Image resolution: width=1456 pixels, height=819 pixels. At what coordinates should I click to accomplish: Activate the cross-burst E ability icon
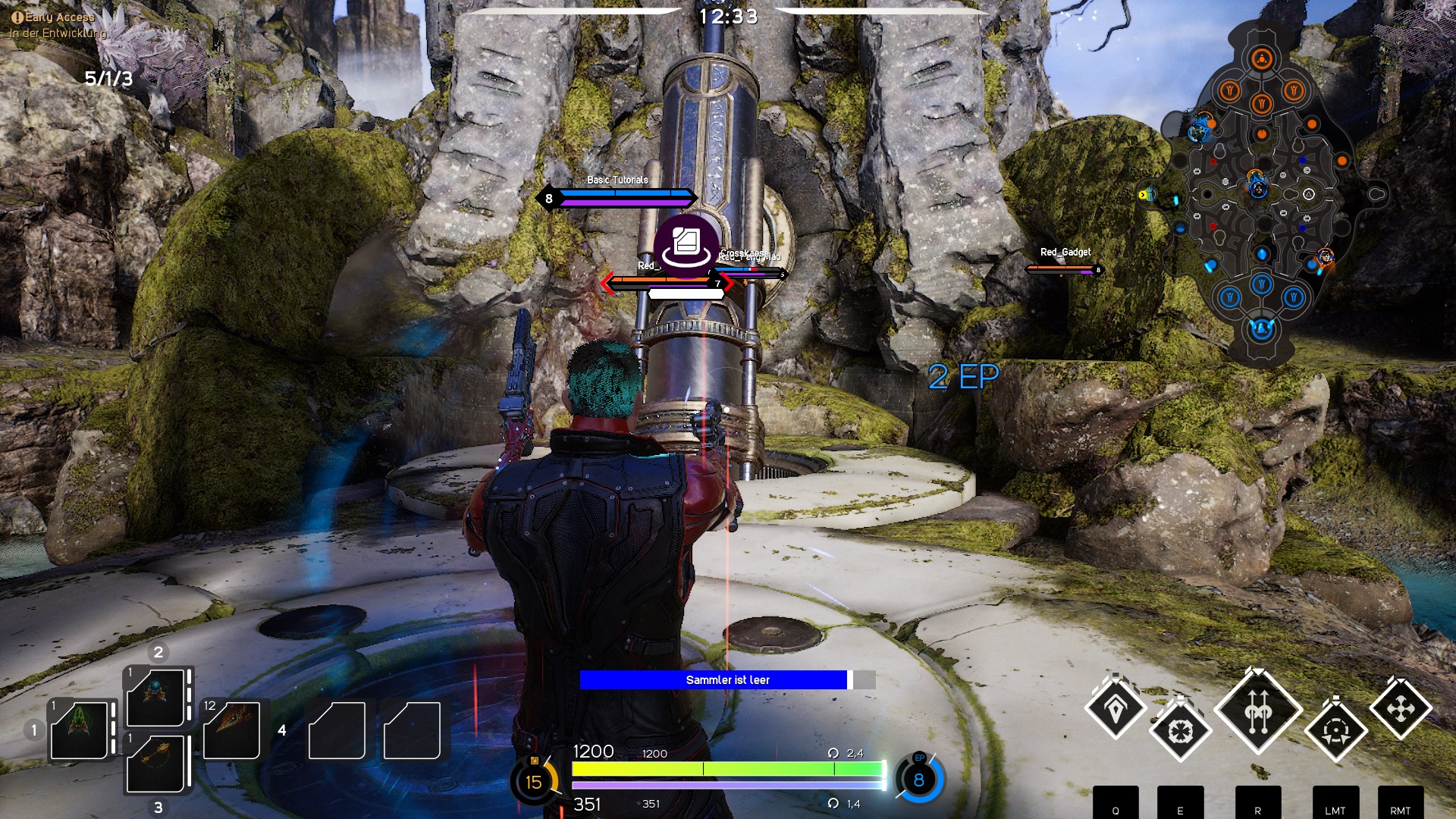1180,731
